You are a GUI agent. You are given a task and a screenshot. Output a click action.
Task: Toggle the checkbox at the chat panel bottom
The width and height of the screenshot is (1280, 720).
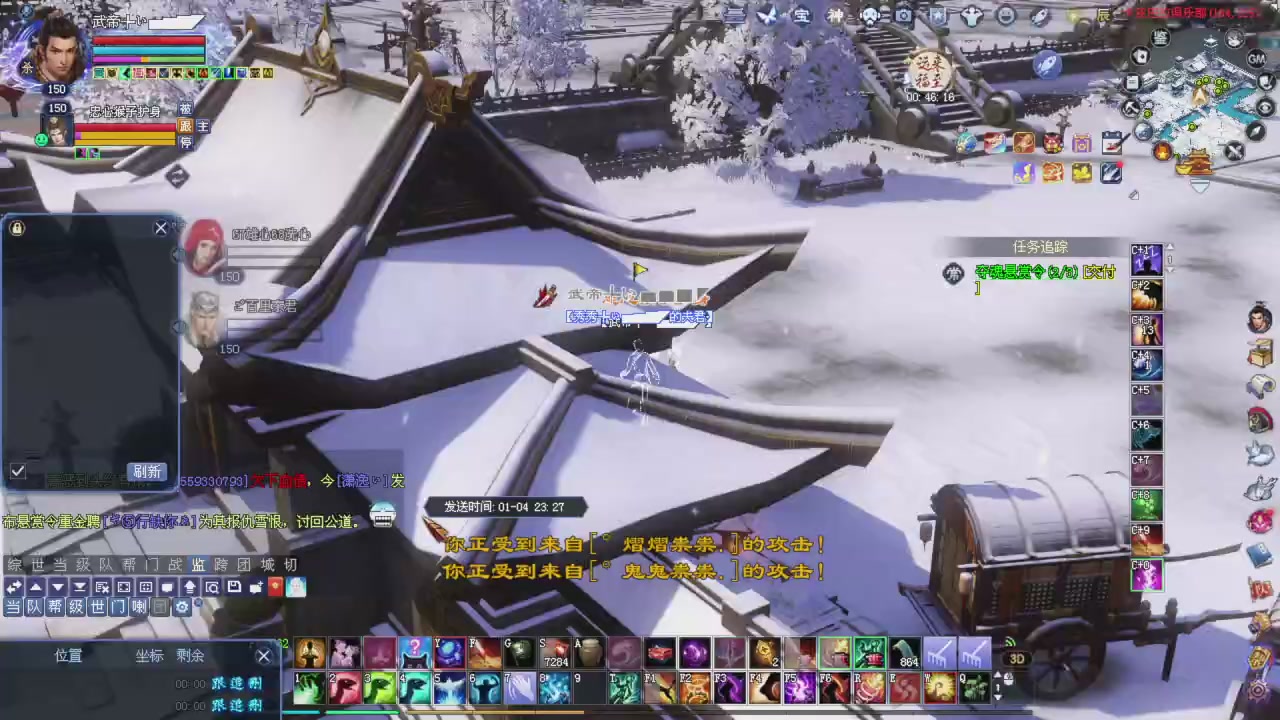point(17,471)
